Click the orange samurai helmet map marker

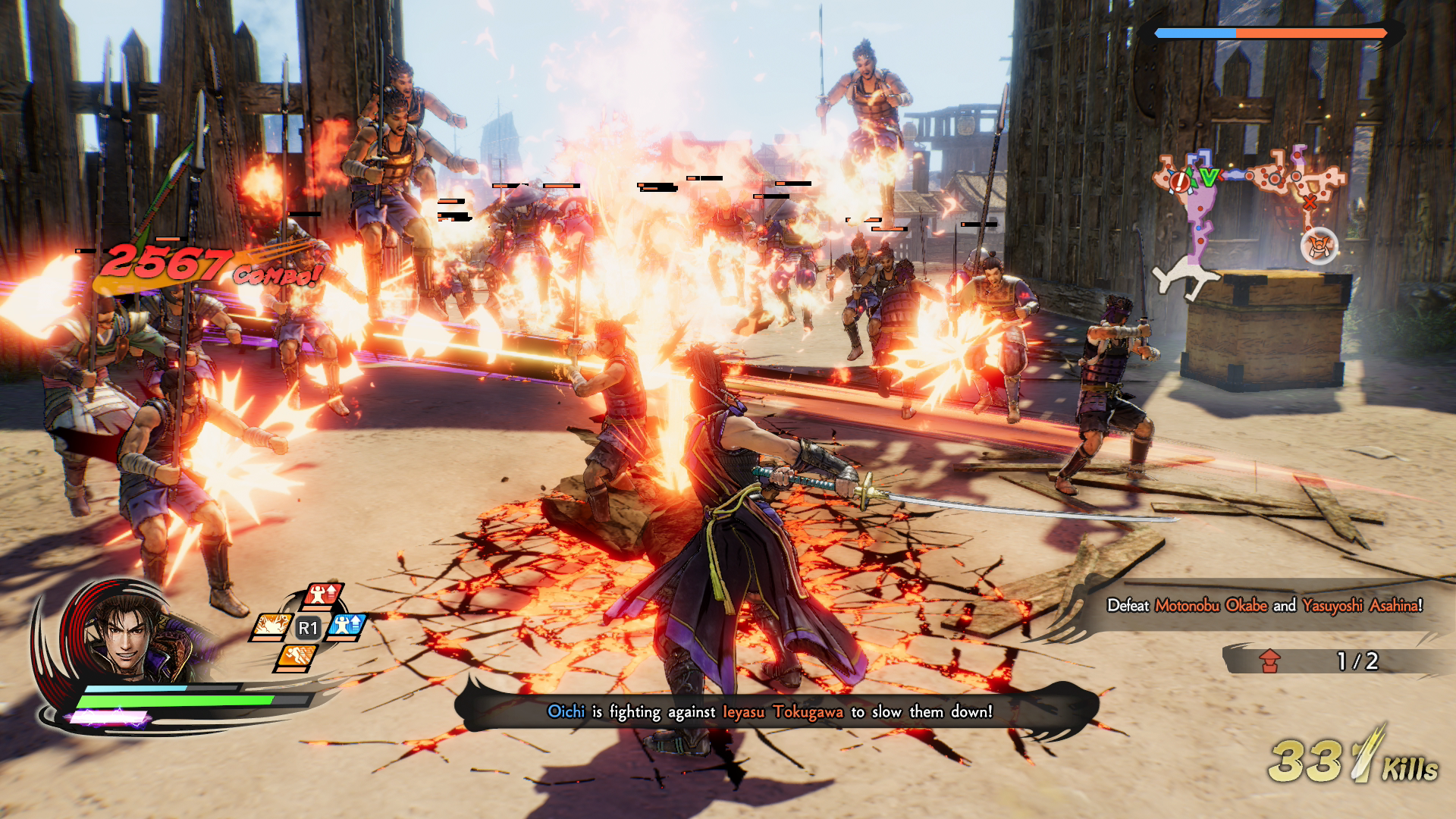(x=1319, y=246)
